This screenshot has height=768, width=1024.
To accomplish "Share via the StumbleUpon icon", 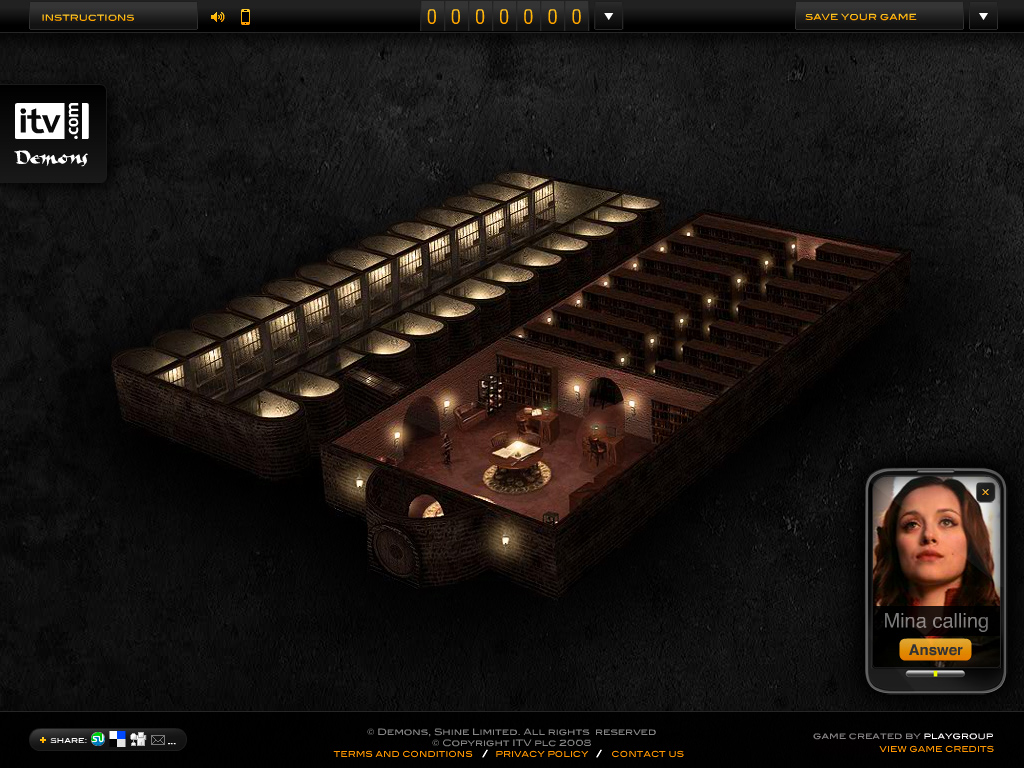I will coord(98,739).
